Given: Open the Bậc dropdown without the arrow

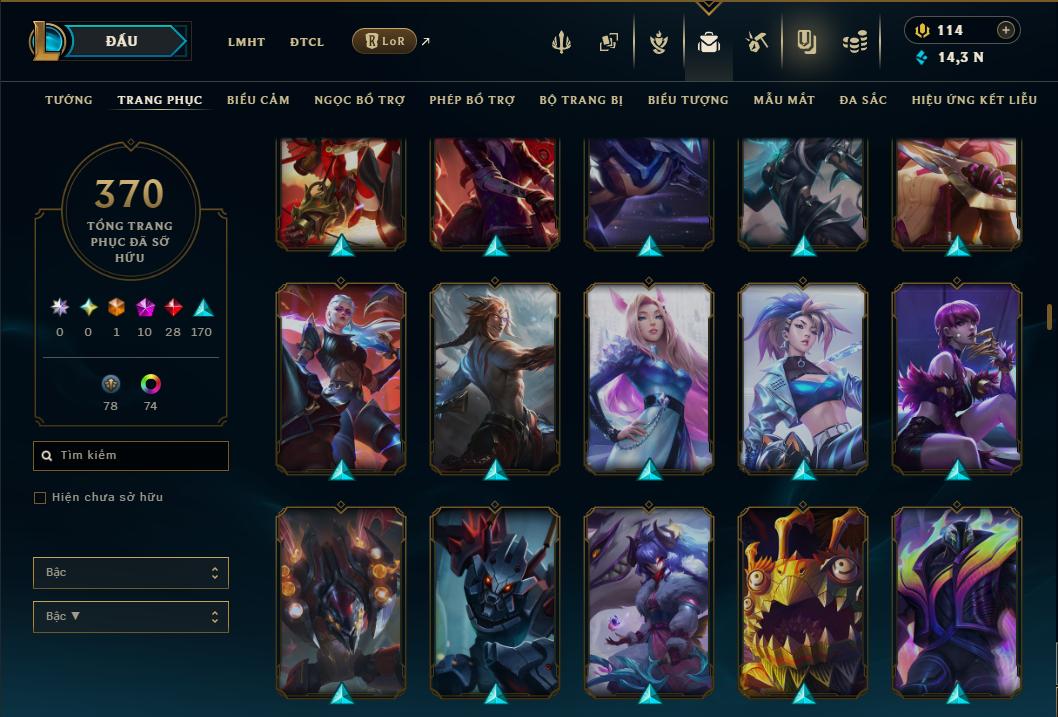Looking at the screenshot, I should coord(131,573).
